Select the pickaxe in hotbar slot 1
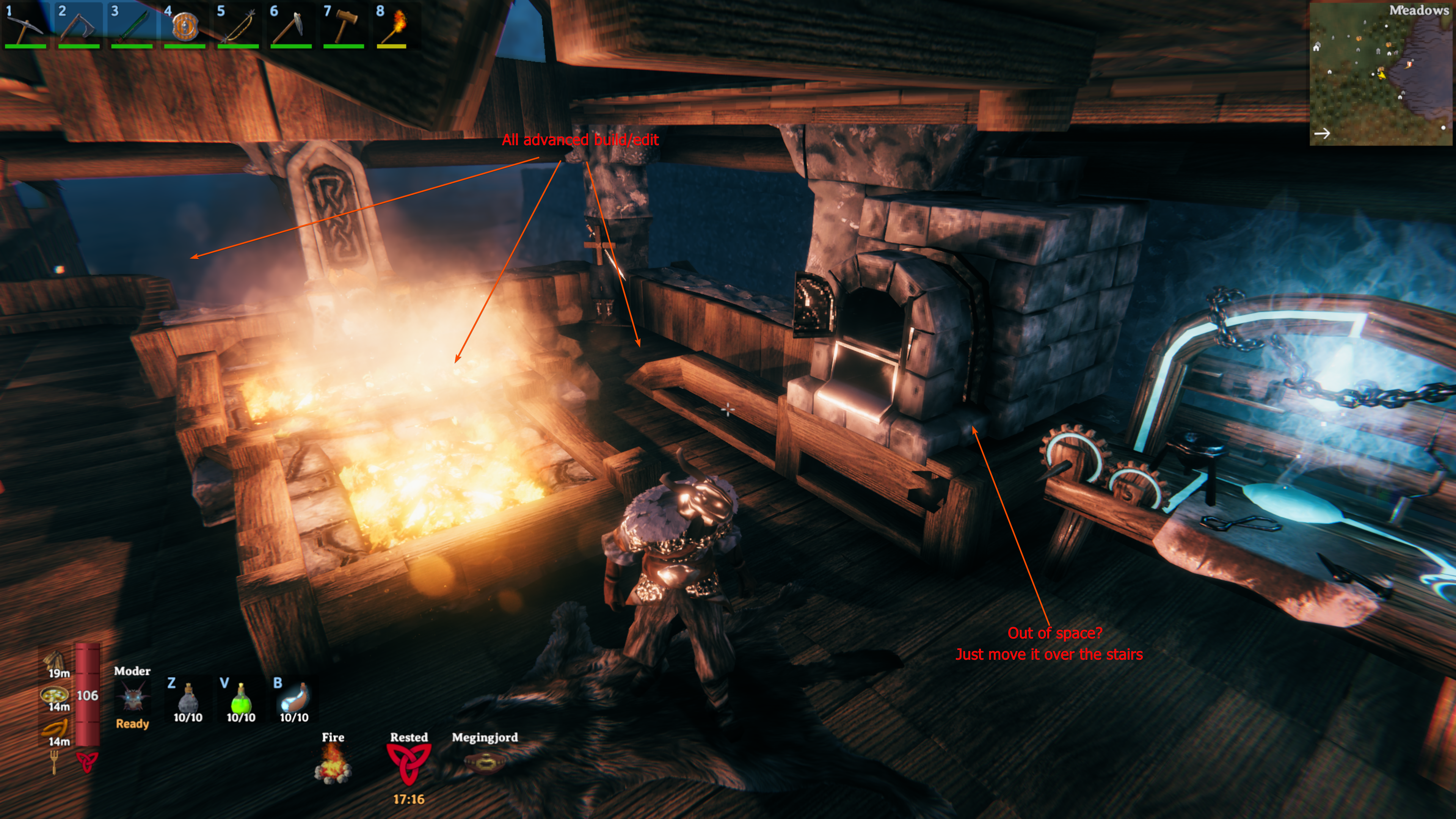Image resolution: width=1456 pixels, height=819 pixels. tap(26, 25)
